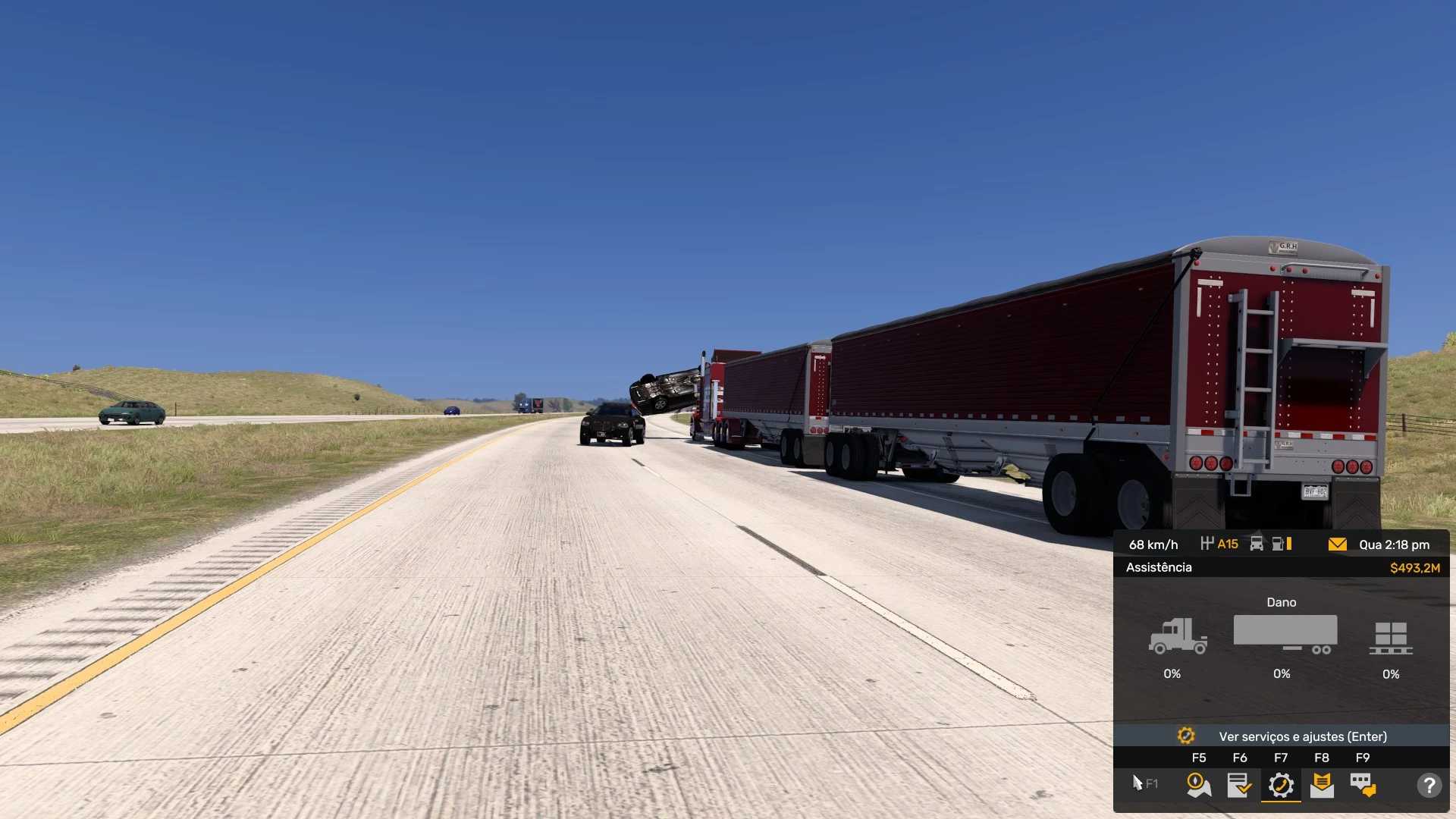Select the trailer damage icon
The image size is (1456, 819).
click(1285, 634)
